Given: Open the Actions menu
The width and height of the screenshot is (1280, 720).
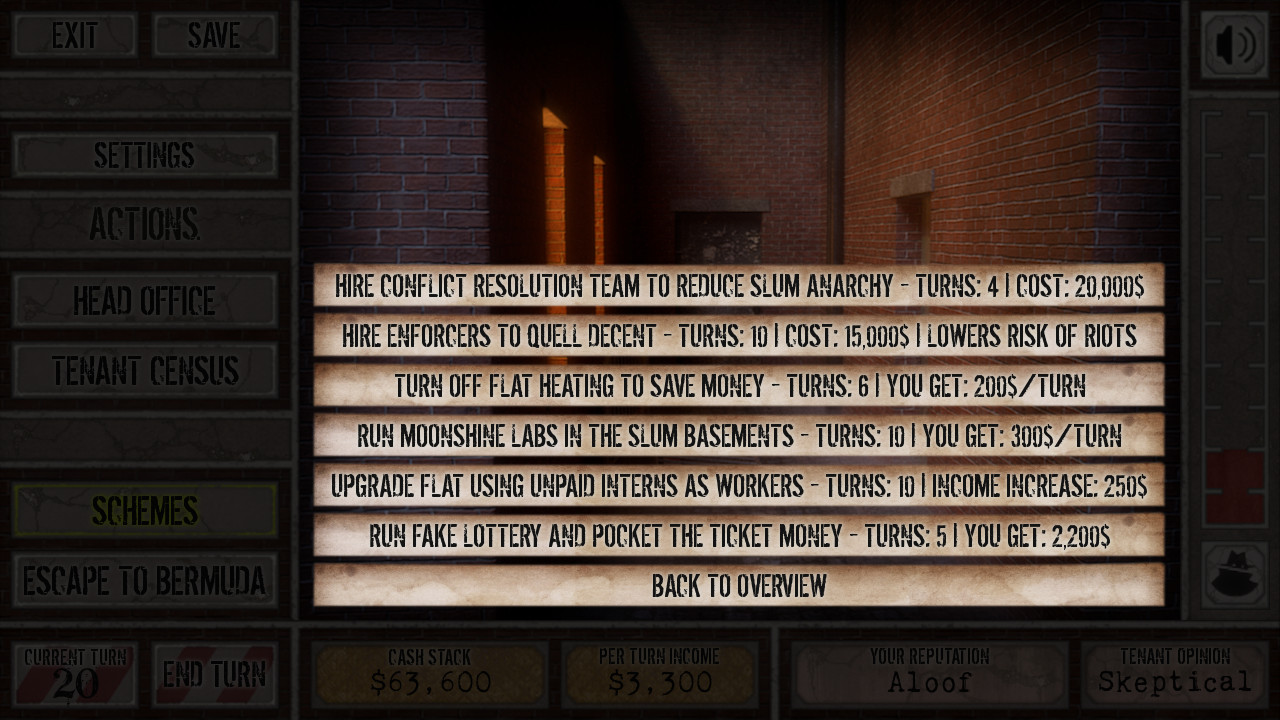Looking at the screenshot, I should pos(146,222).
